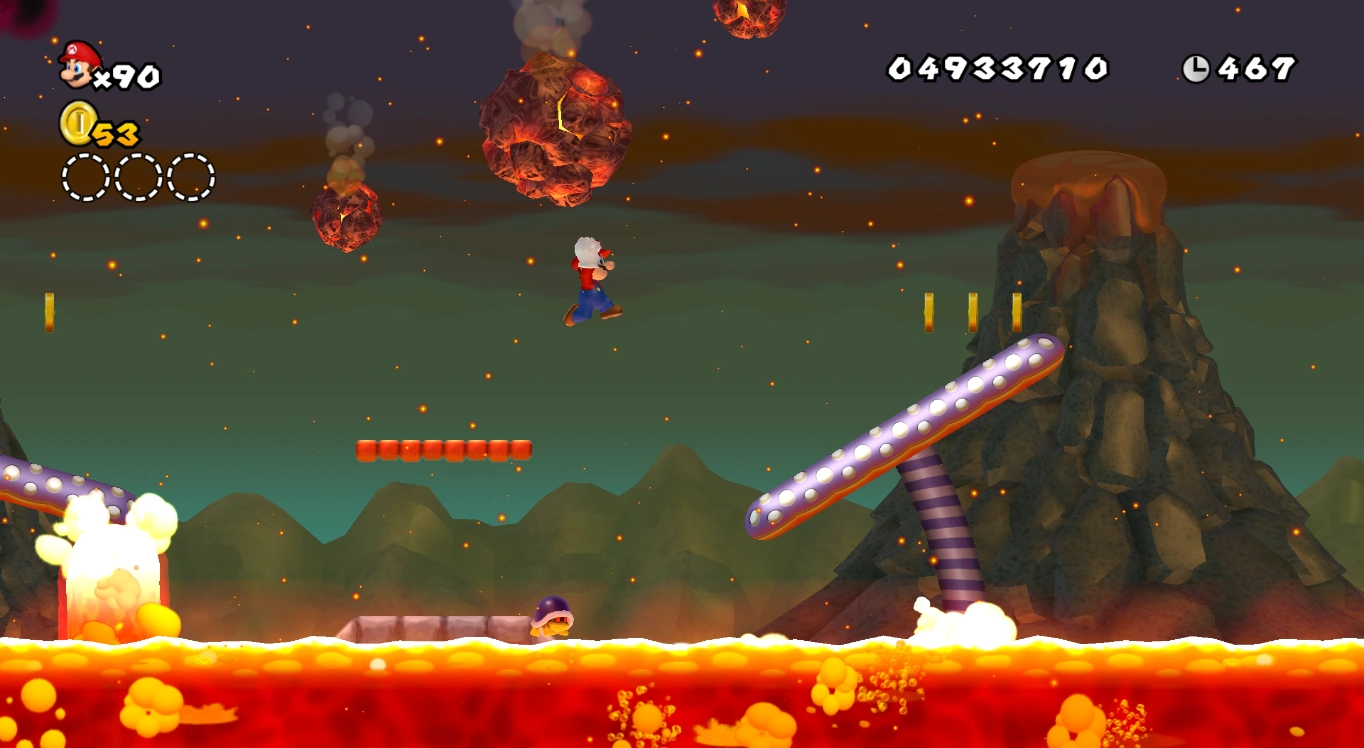Expand the coin count showing 53
Viewport: 1364px width, 748px height.
pyautogui.click(x=116, y=133)
